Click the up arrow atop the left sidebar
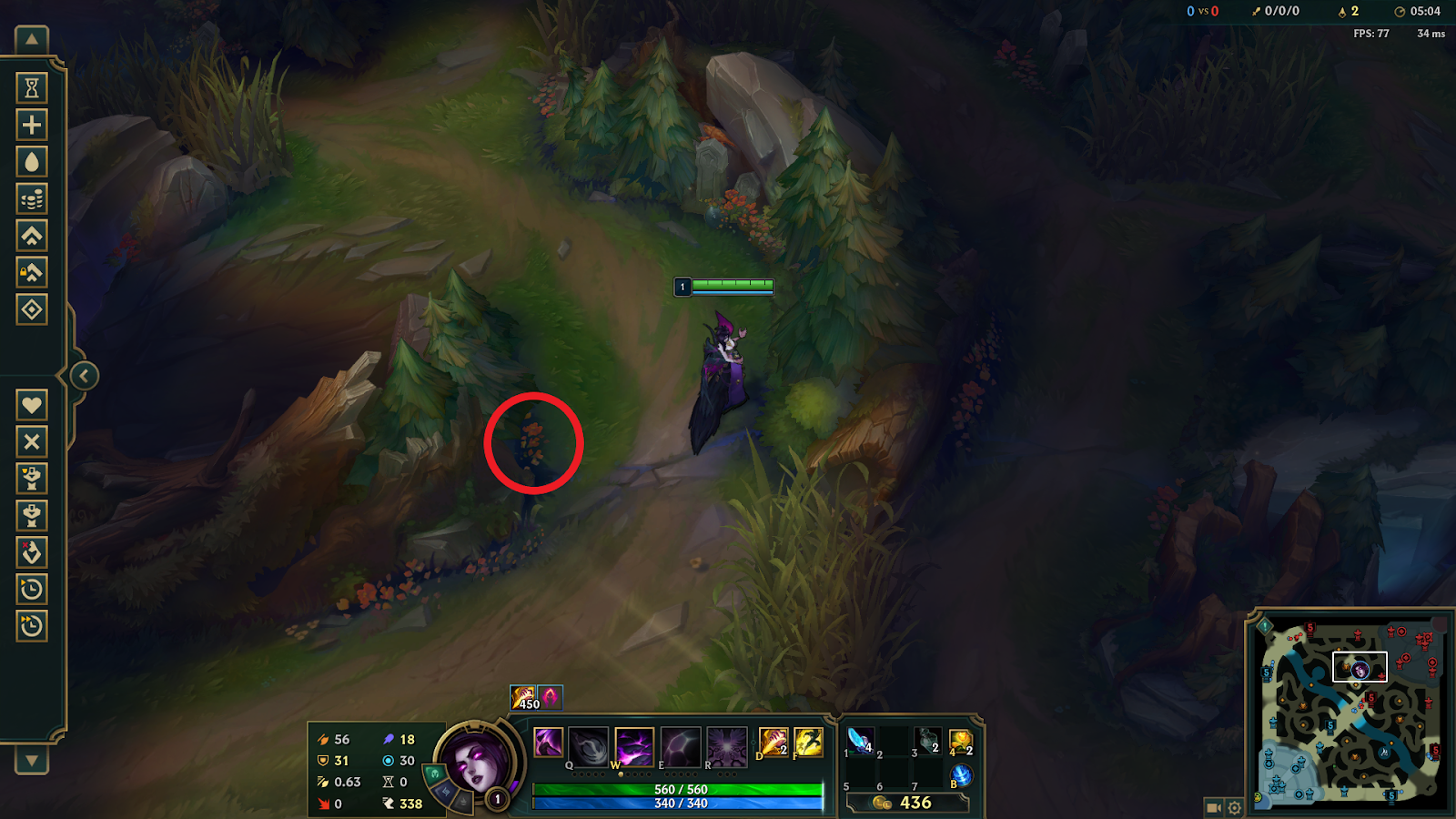Screen dimensions: 1456x819 pyautogui.click(x=32, y=41)
